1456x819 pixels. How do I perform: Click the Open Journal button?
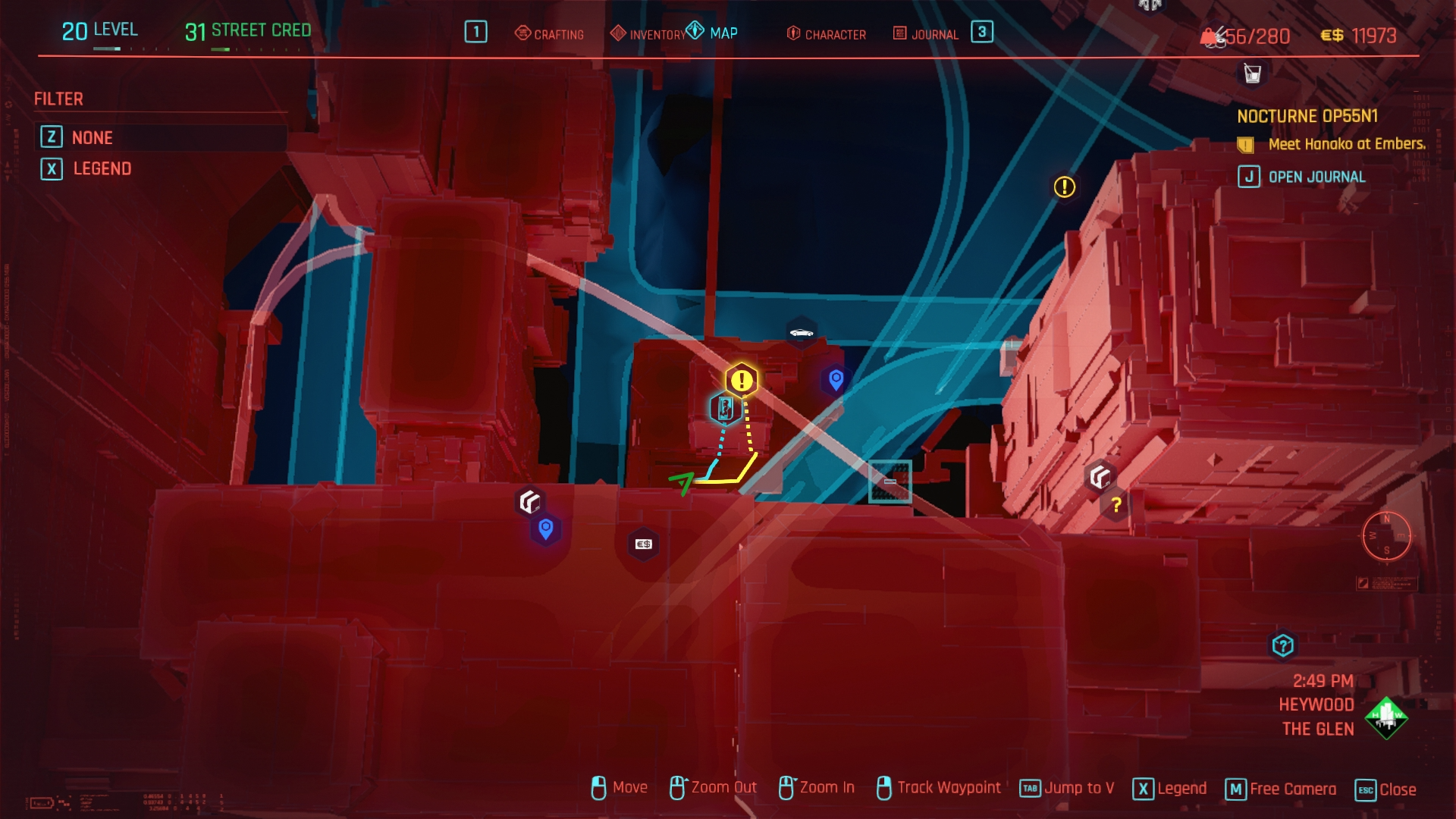[x=1316, y=177]
